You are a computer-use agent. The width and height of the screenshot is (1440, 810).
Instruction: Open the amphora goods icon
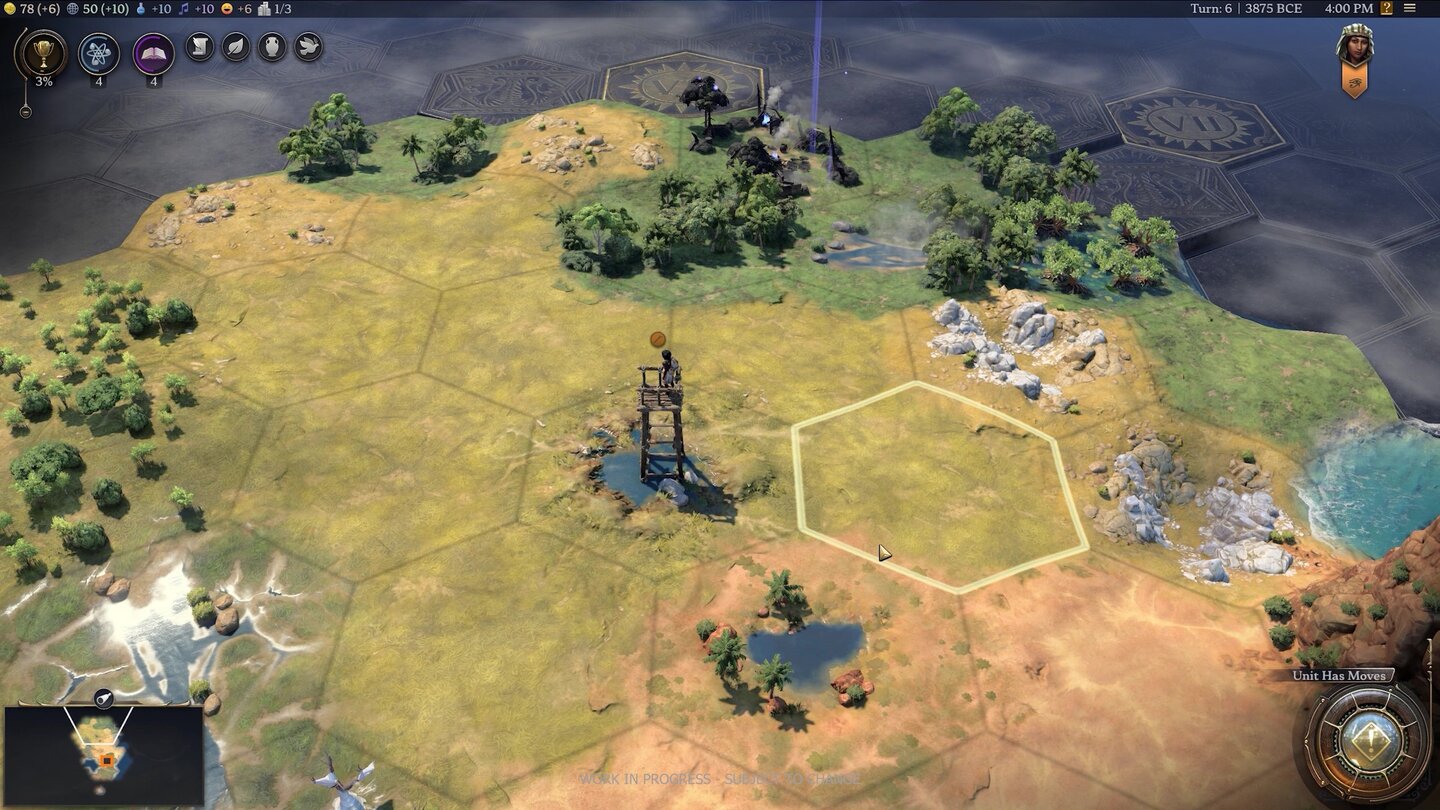tap(274, 47)
